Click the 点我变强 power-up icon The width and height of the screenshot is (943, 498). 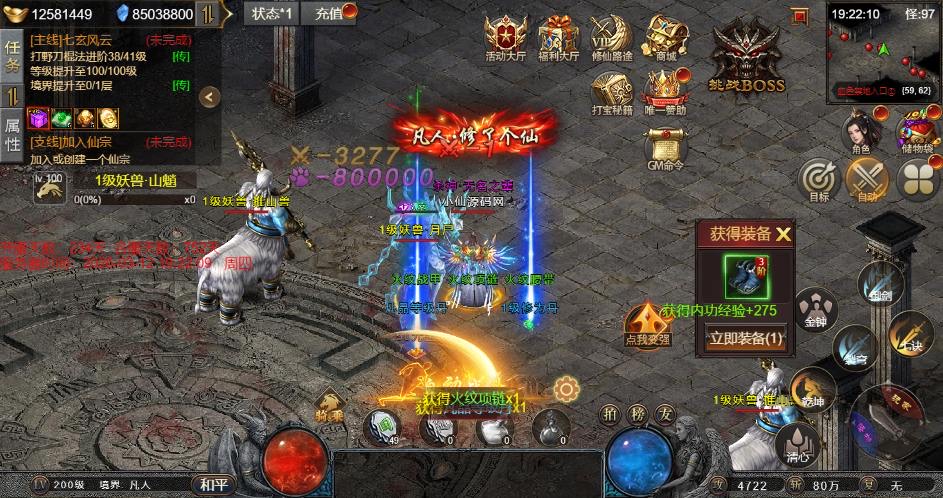click(647, 324)
